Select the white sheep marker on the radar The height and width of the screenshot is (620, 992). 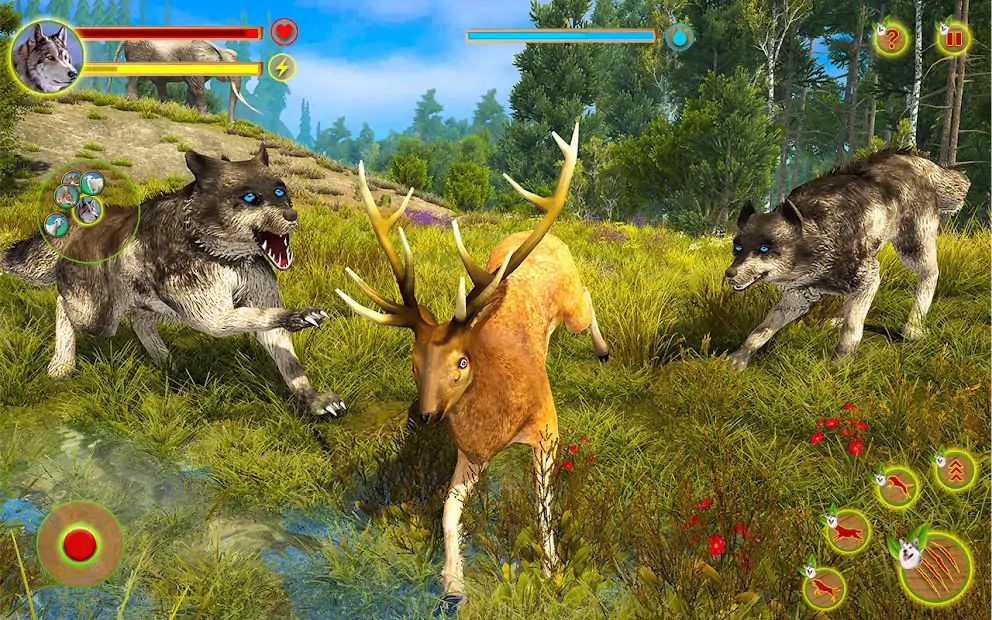92,182
